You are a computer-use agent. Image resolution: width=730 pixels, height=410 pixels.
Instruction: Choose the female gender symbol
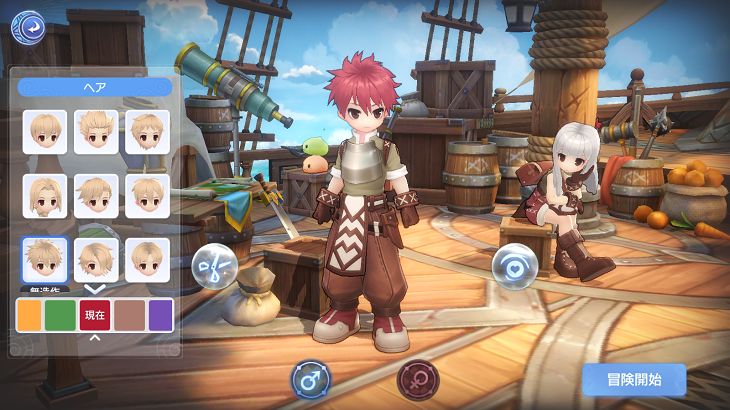click(418, 380)
